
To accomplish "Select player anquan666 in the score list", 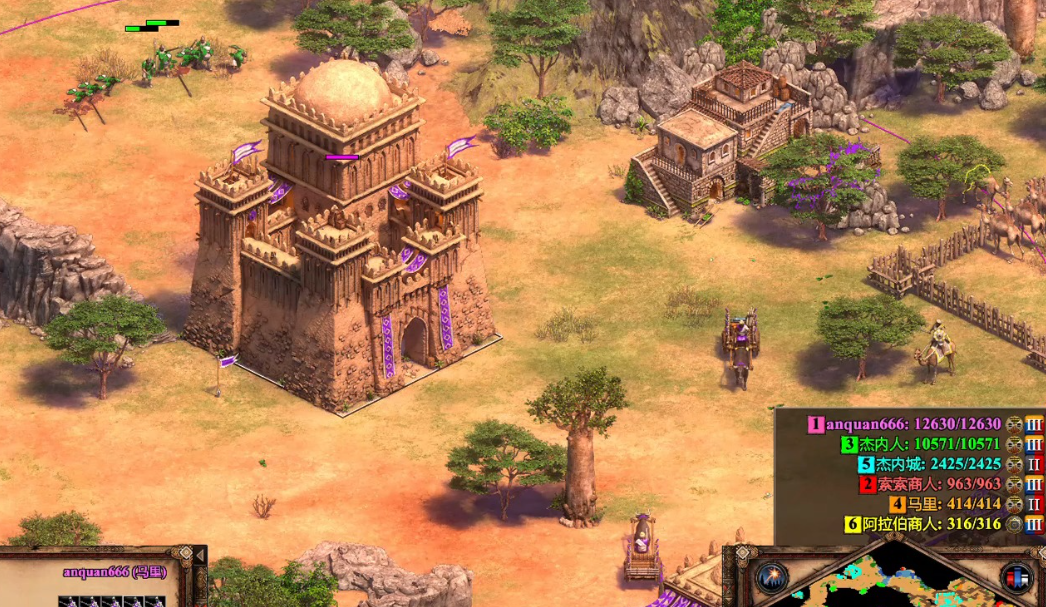I will click(912, 424).
